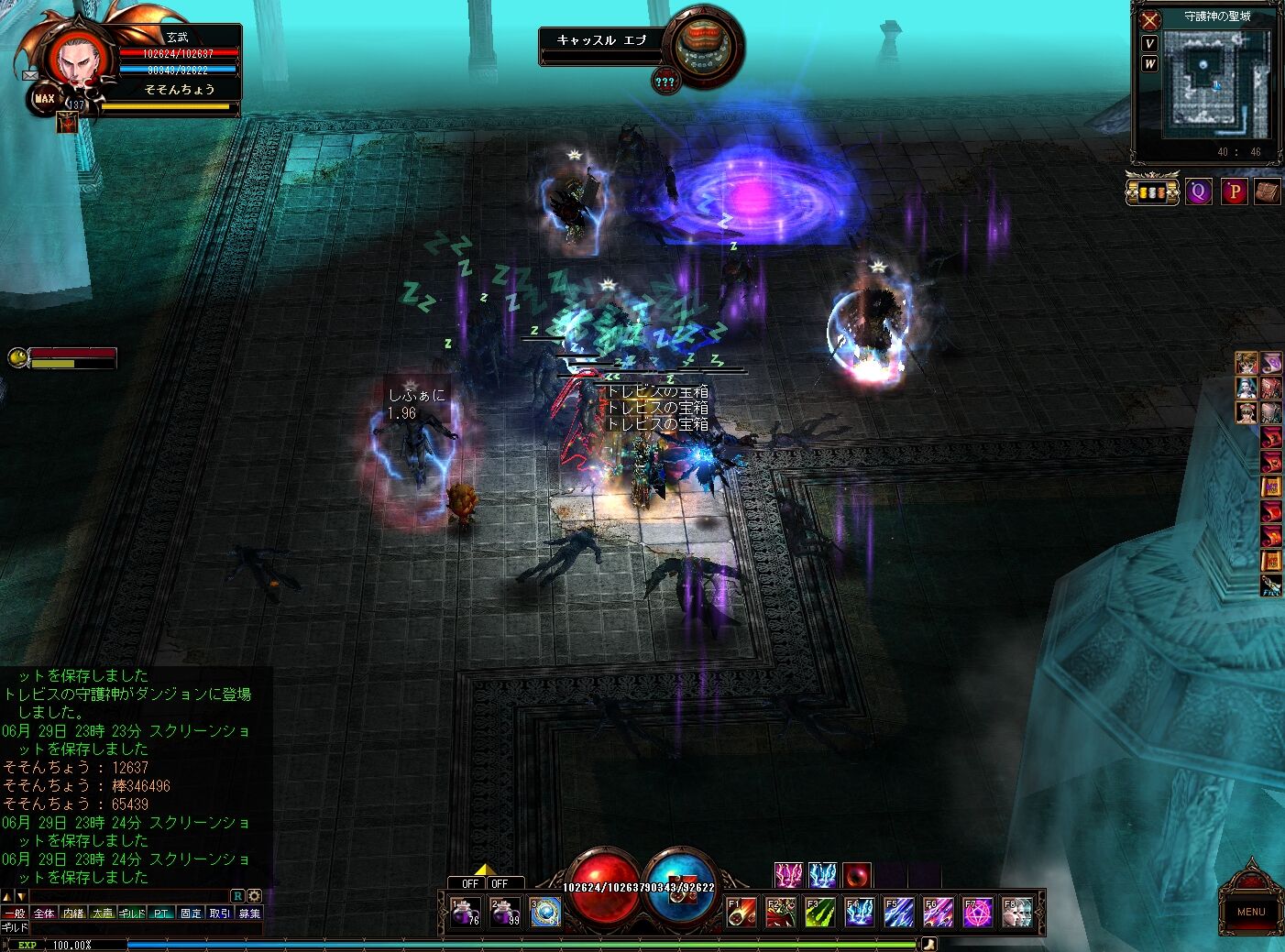Open the red P icon
1285x952 pixels.
click(x=1234, y=191)
